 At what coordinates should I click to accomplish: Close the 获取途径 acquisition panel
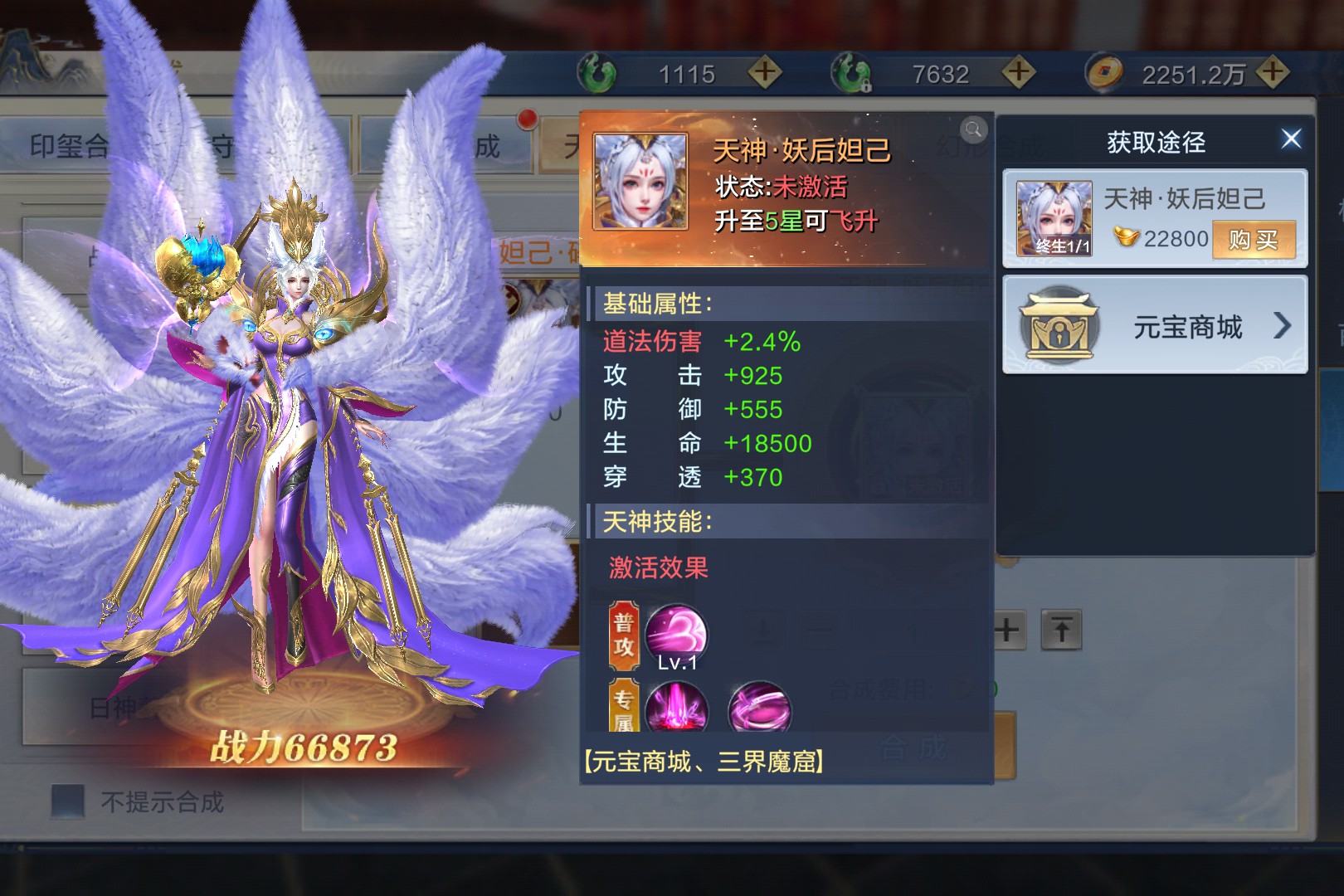[1290, 139]
